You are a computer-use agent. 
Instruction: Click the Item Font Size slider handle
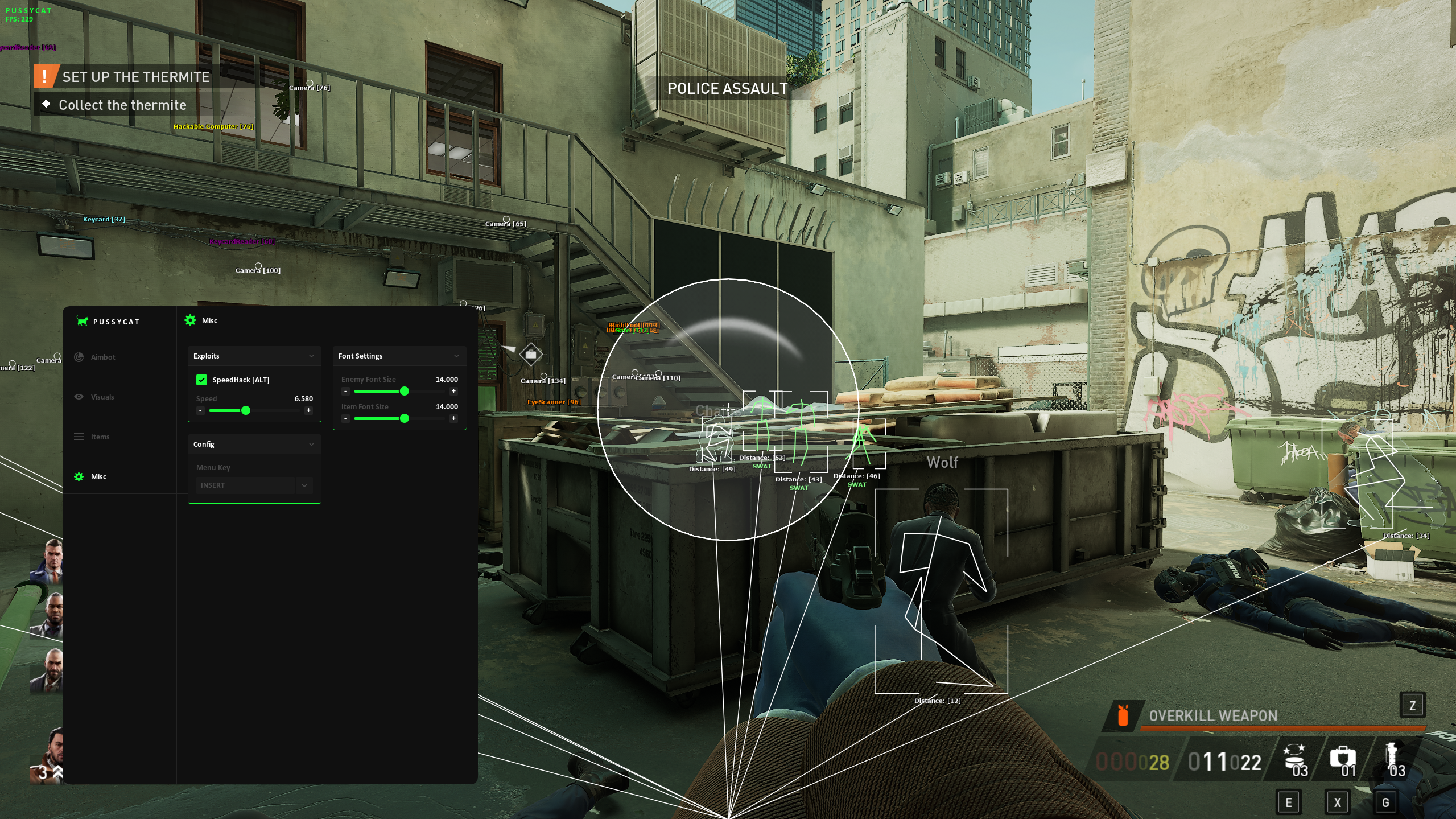(x=405, y=418)
